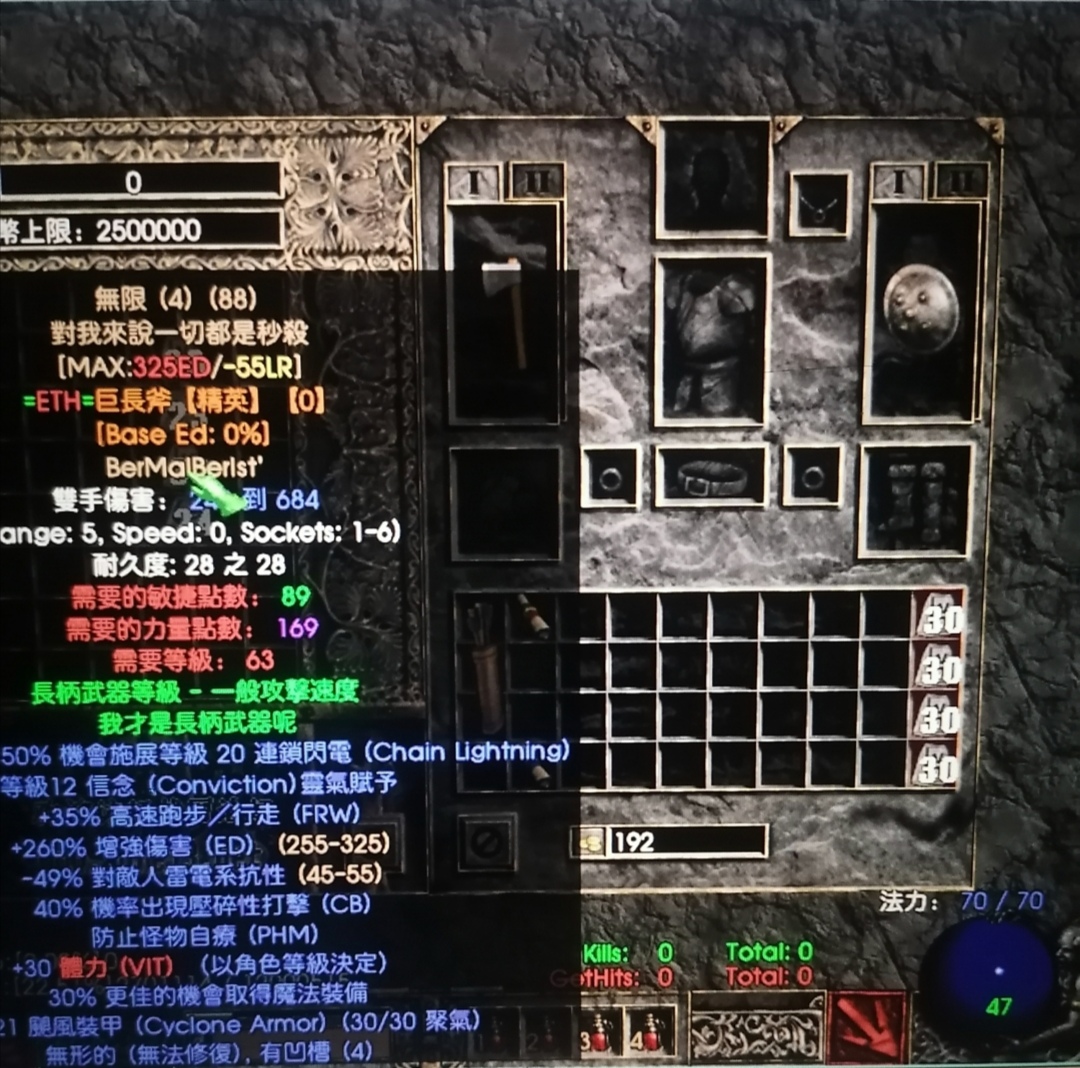Click the circular slash button below the inventory grid
Viewport: 1080px width, 1068px height.
487,842
